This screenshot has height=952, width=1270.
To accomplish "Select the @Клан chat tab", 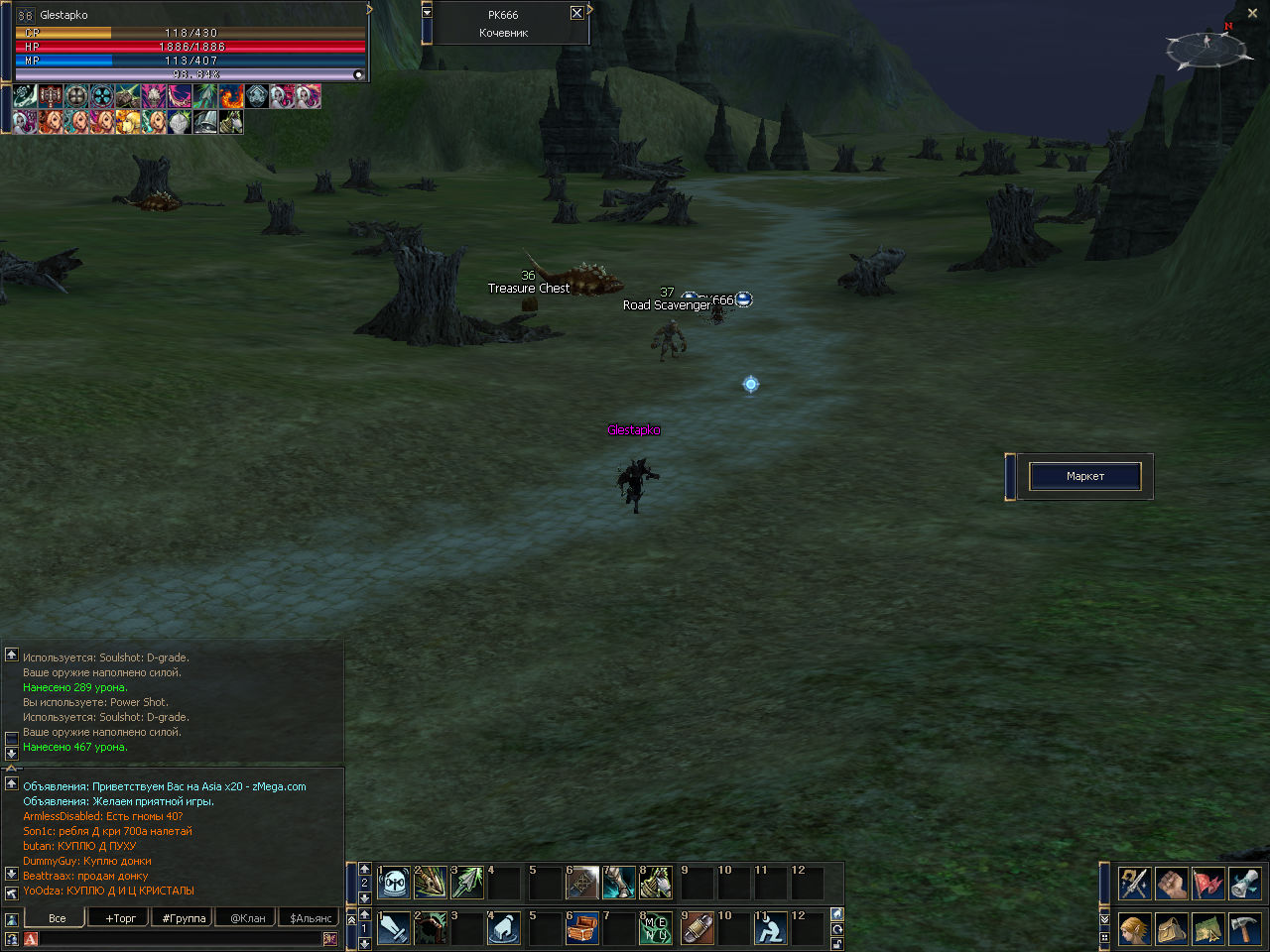I will [247, 918].
